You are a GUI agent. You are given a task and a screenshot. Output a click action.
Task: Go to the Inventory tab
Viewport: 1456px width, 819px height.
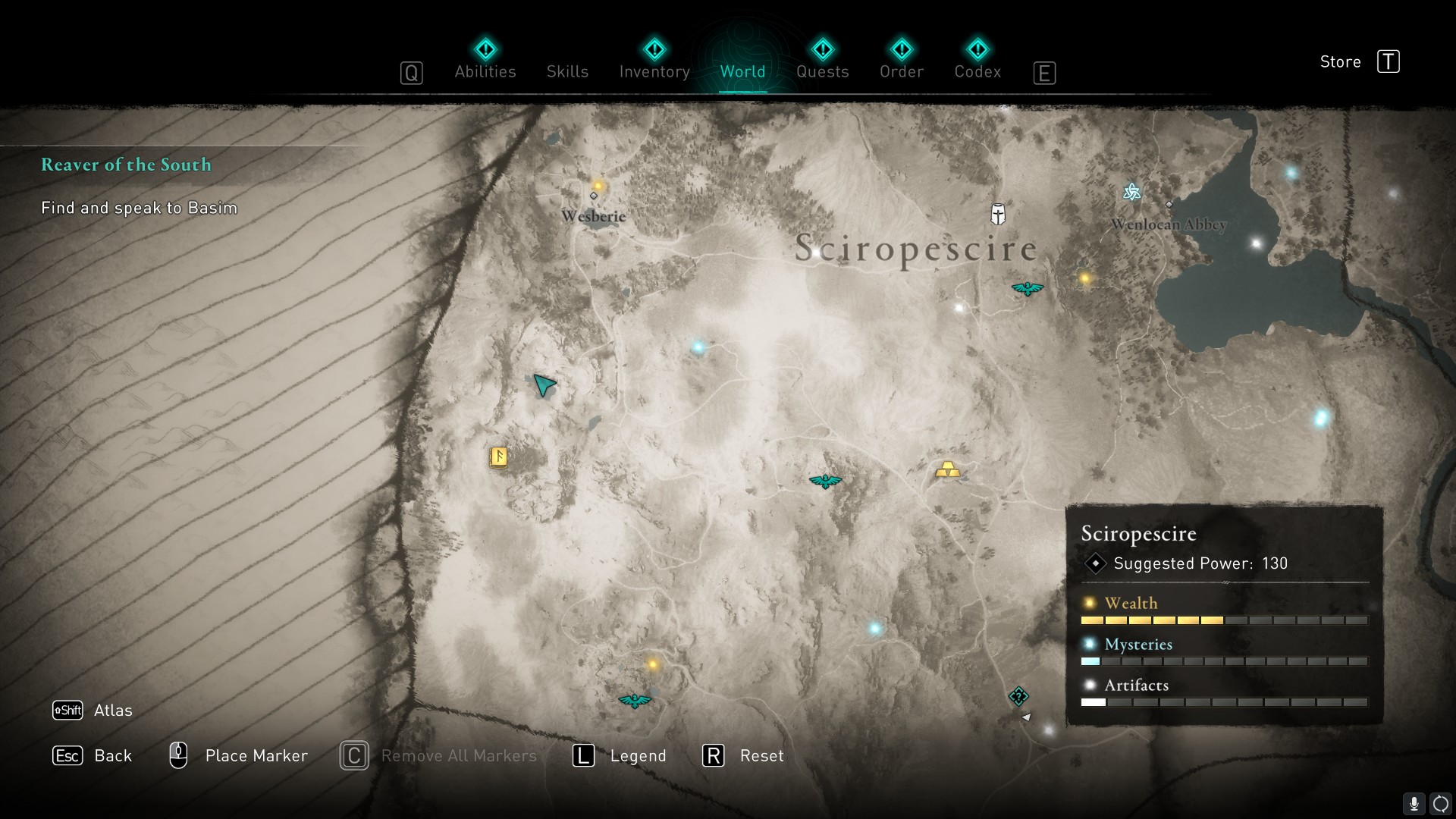pyautogui.click(x=654, y=71)
